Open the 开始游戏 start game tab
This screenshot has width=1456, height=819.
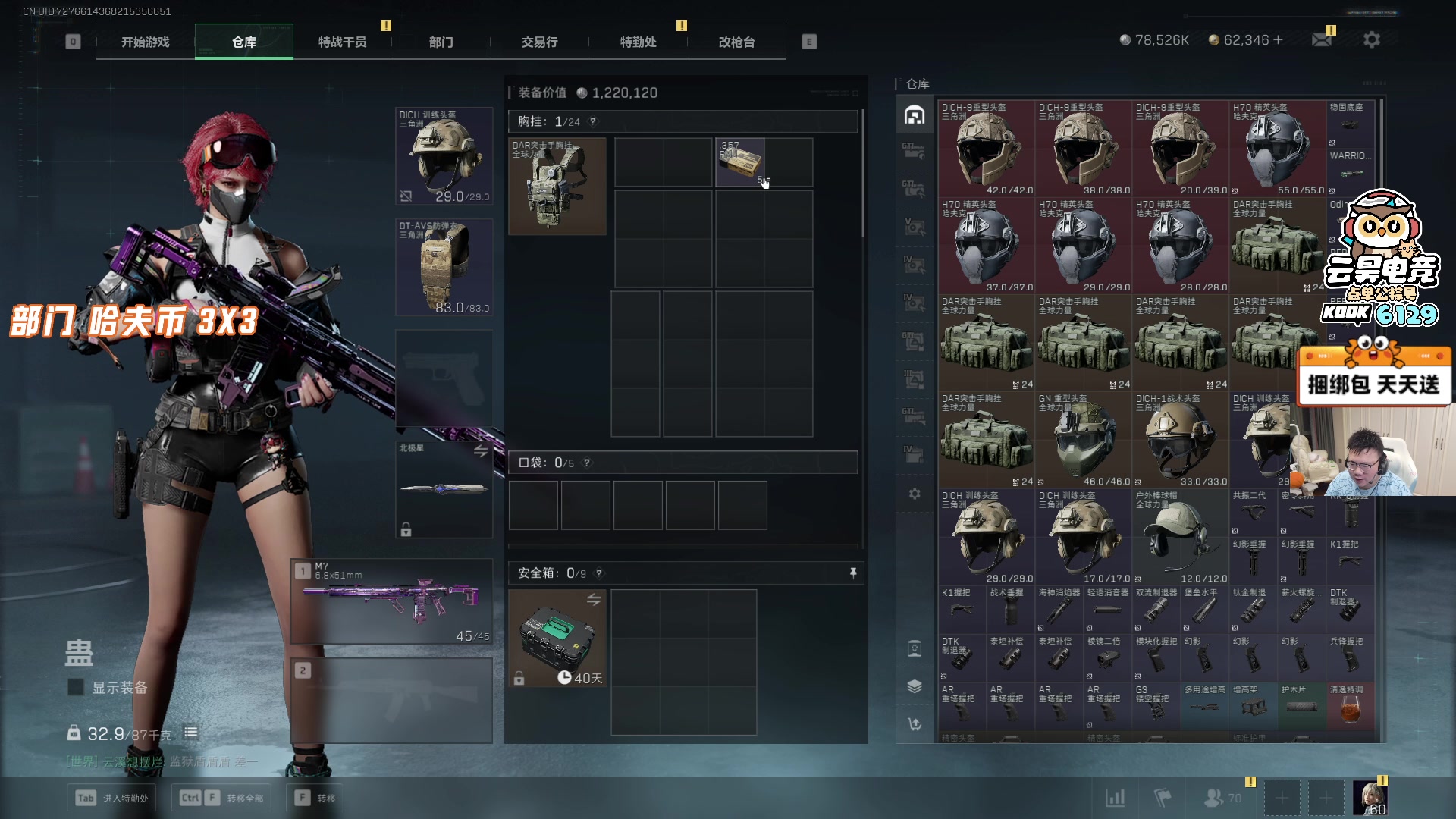point(145,42)
